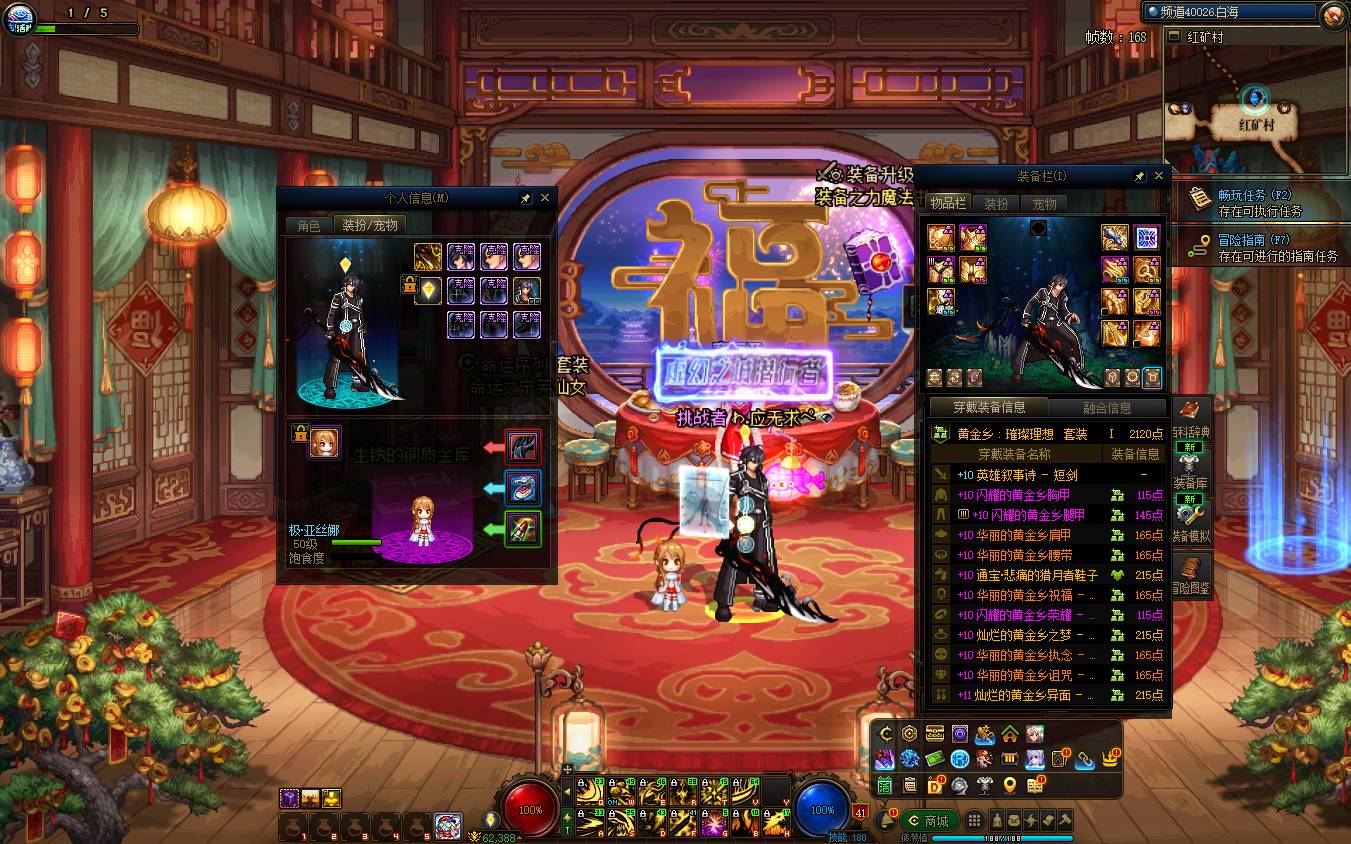Screen dimensions: 1351x844
Task: Click the green house icon in menu panel
Action: point(1010,734)
